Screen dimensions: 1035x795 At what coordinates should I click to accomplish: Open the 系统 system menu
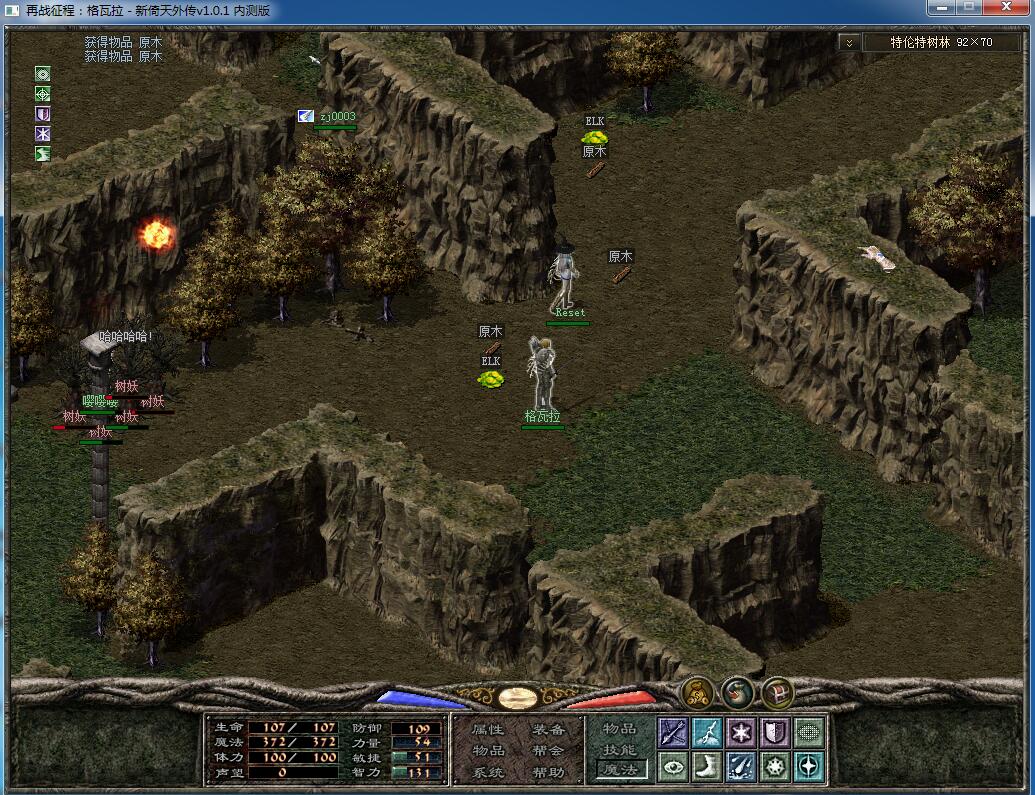click(488, 772)
